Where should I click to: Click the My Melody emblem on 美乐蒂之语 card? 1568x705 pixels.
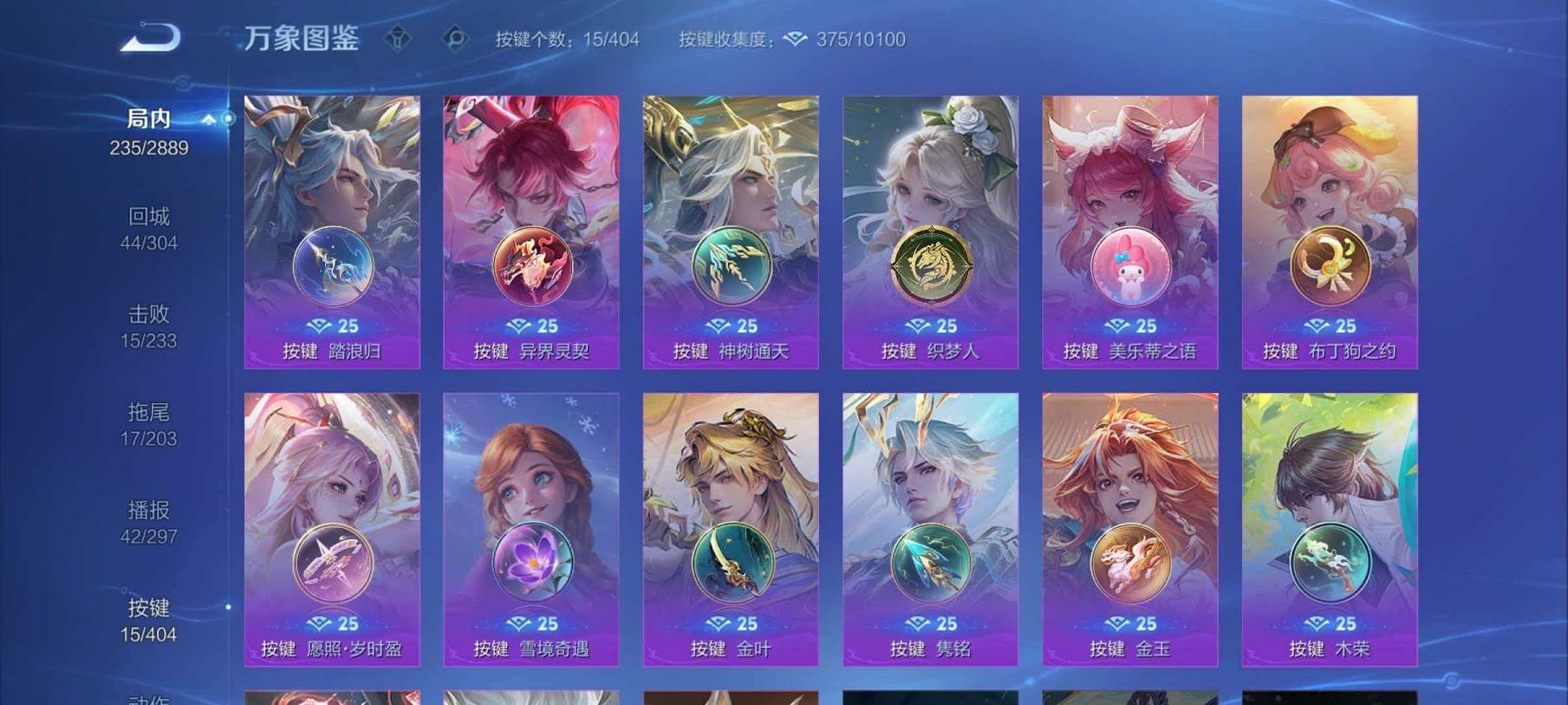point(1134,267)
